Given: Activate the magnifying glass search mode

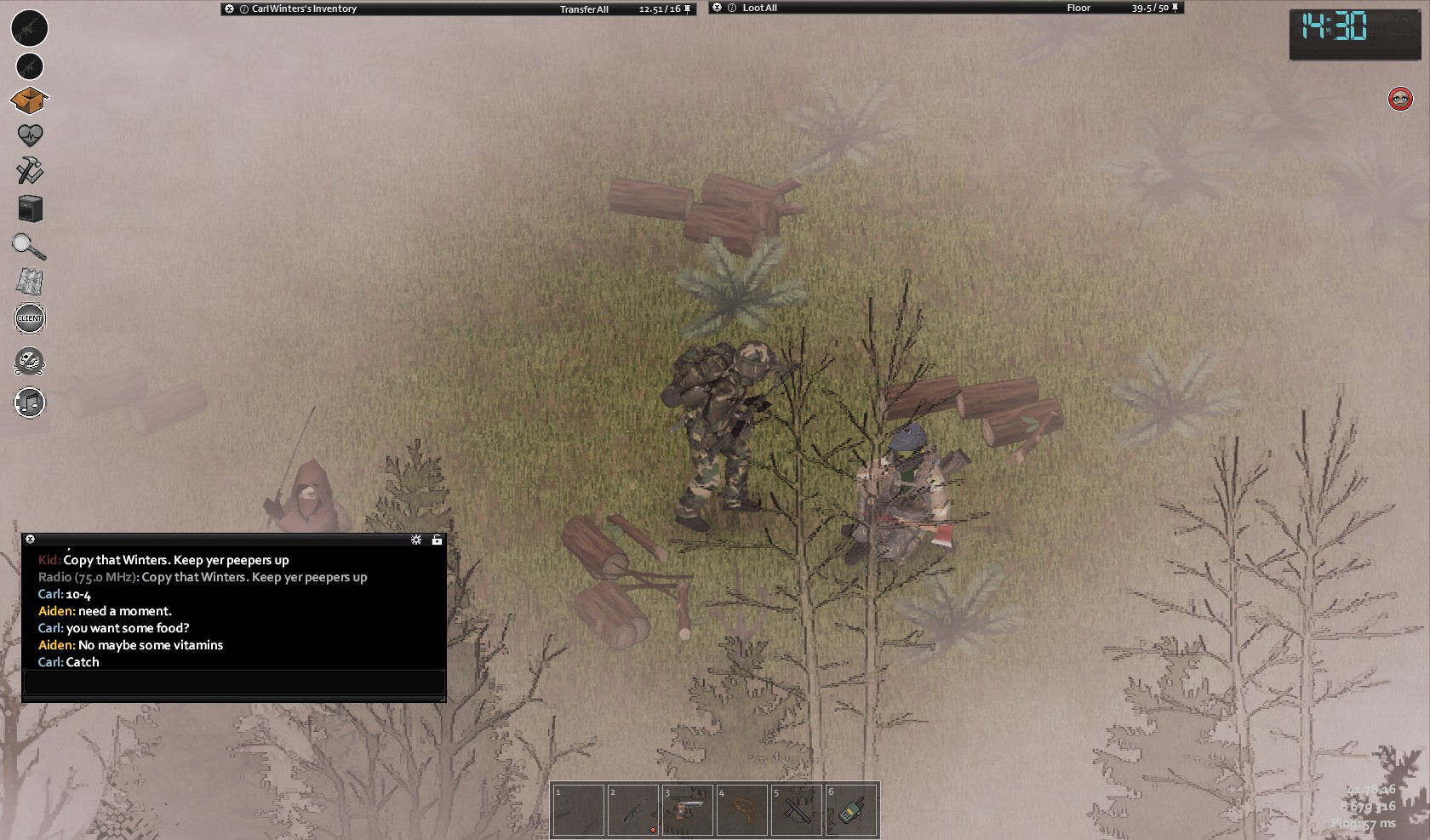Looking at the screenshot, I should 29,247.
